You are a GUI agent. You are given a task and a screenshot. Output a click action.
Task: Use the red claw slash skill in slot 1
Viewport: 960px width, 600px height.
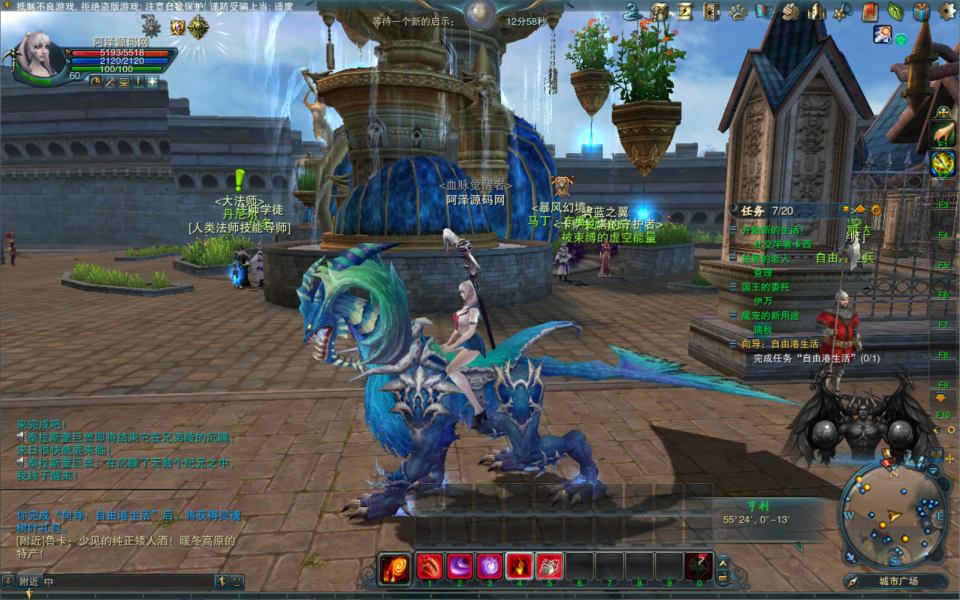click(430, 566)
